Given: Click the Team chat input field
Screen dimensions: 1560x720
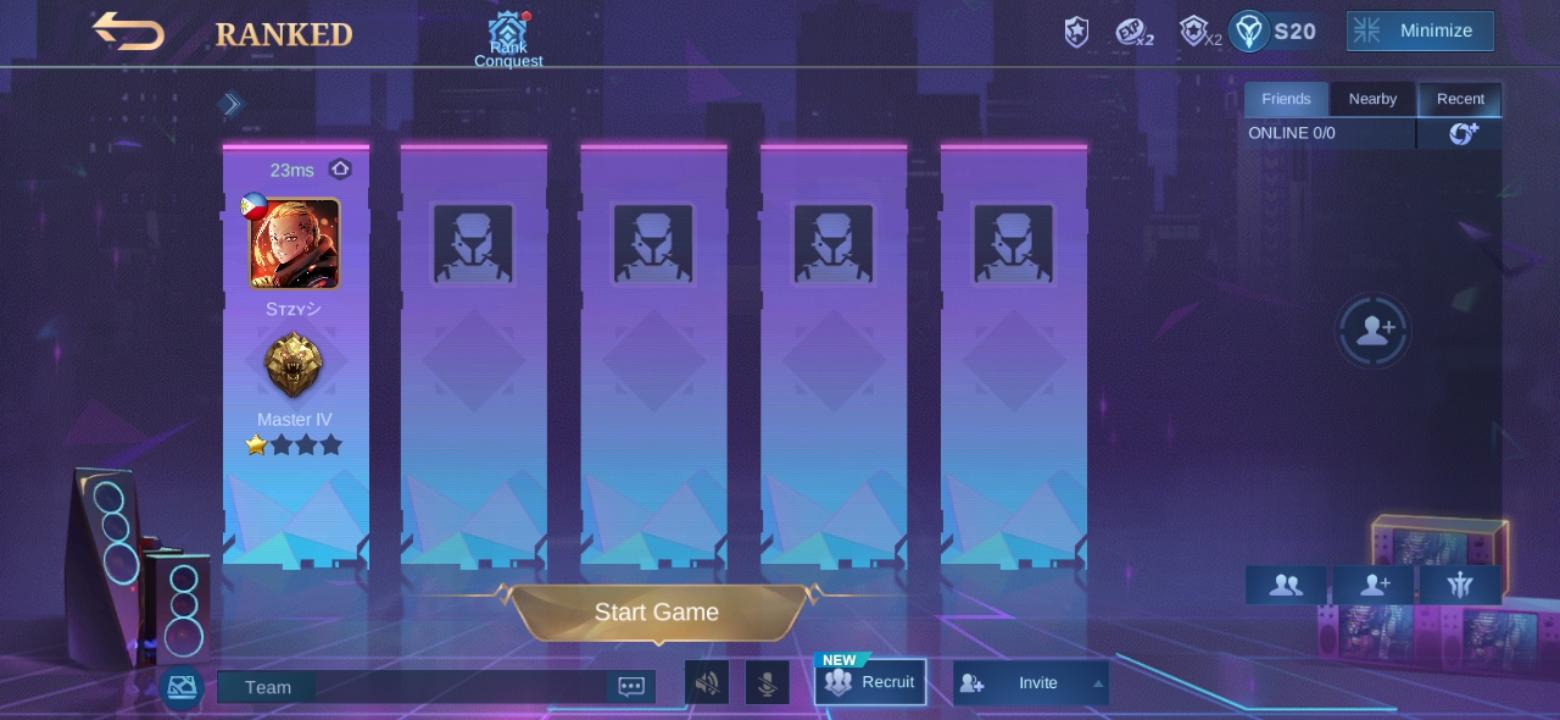Looking at the screenshot, I should click(x=420, y=686).
